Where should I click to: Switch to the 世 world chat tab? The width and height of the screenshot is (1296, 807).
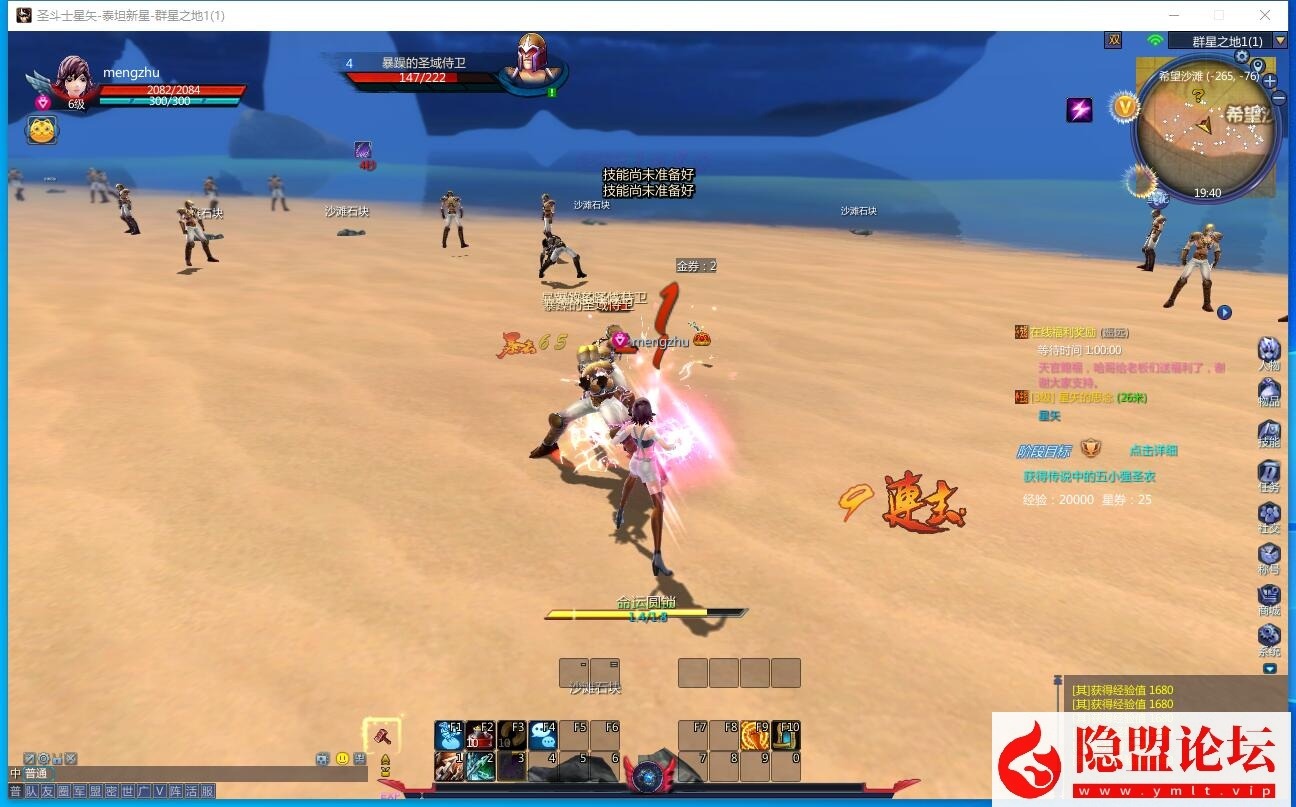(127, 791)
